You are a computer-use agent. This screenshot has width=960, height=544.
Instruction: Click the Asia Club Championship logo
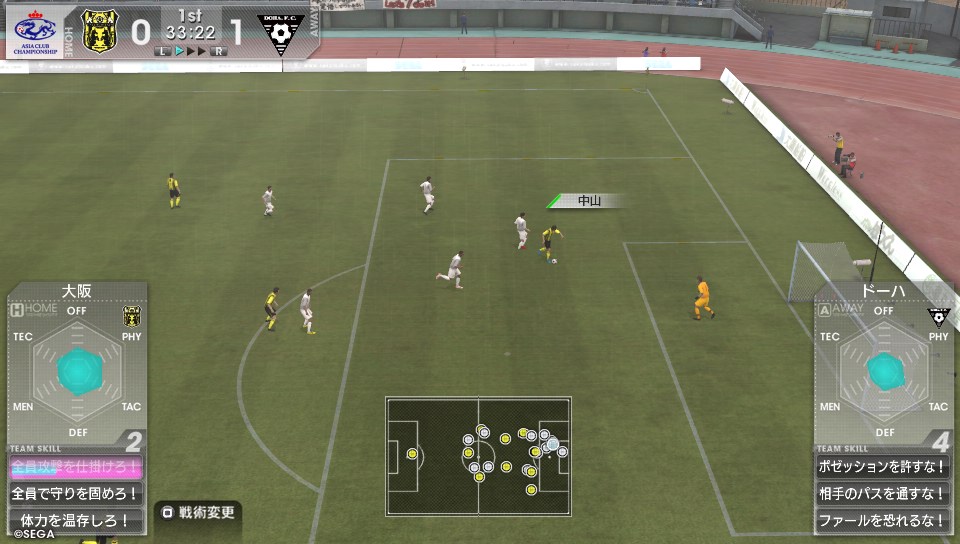click(x=37, y=30)
